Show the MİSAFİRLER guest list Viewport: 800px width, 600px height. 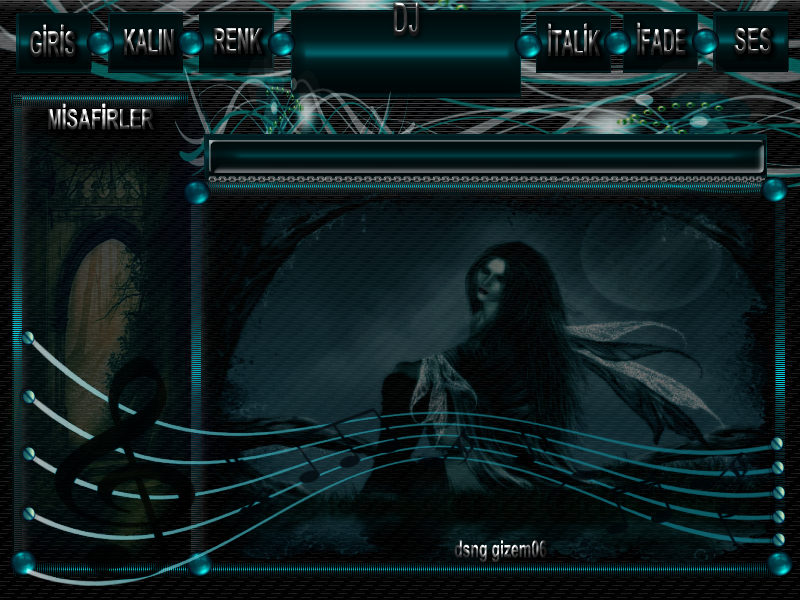point(100,120)
